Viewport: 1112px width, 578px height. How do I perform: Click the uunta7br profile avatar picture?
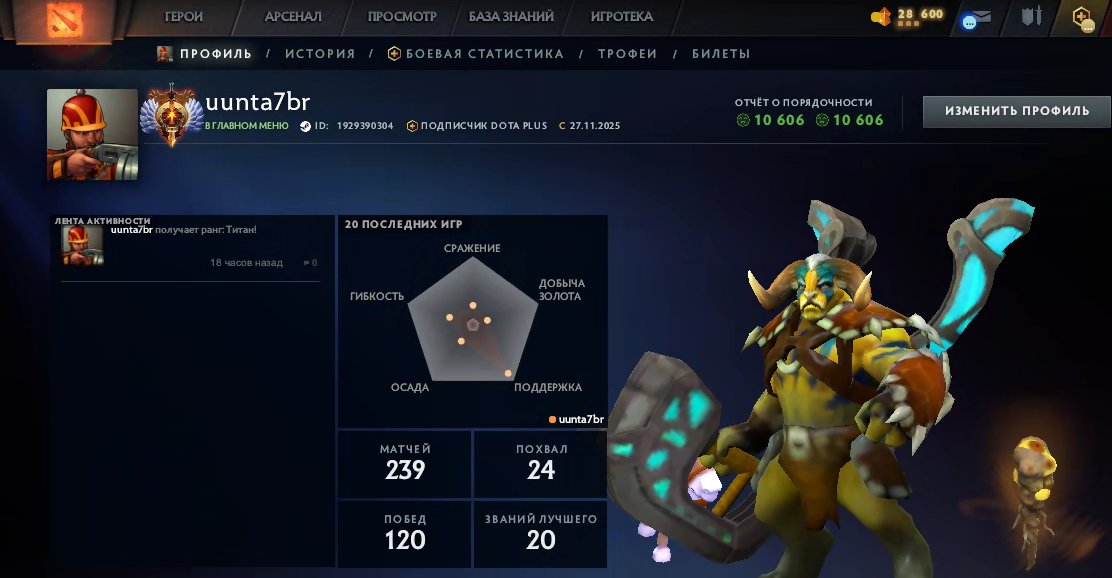[92, 134]
